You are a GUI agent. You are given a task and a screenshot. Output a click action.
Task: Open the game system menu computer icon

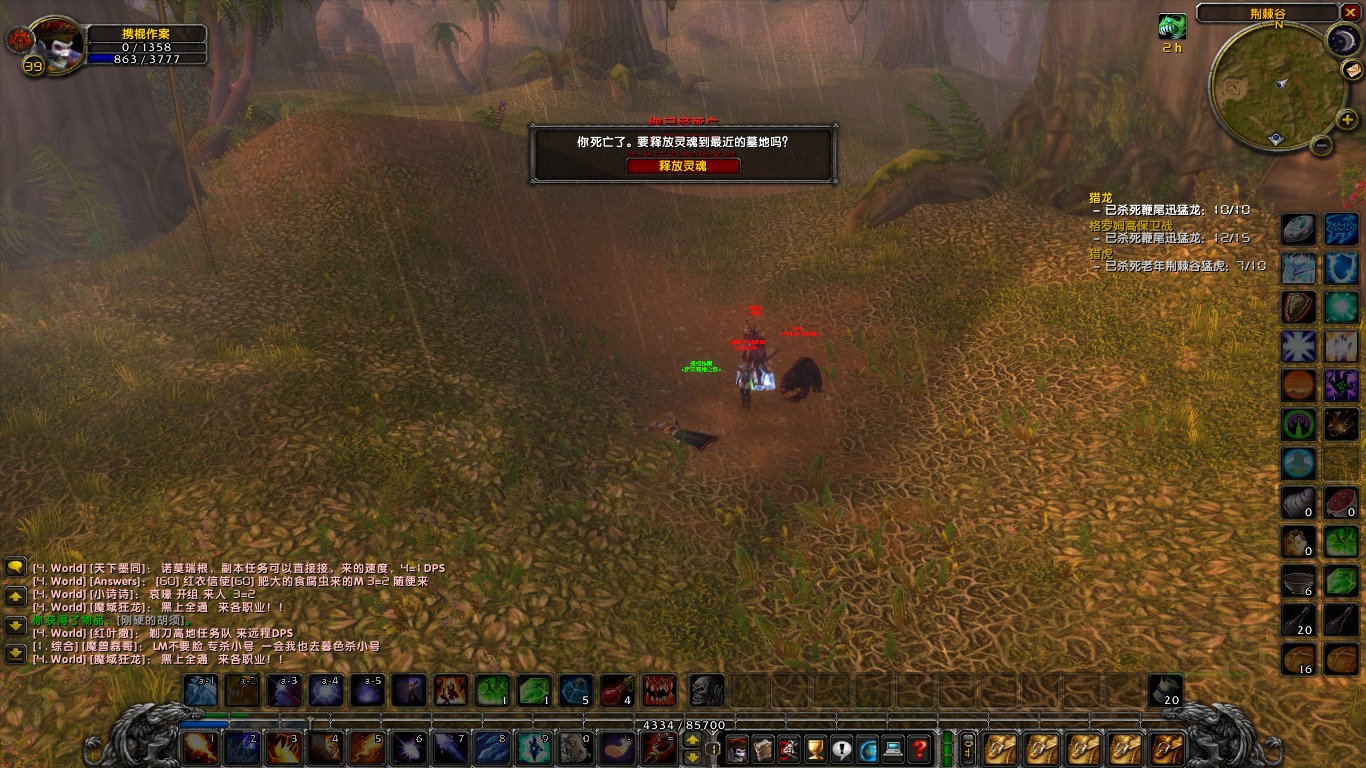[x=892, y=749]
